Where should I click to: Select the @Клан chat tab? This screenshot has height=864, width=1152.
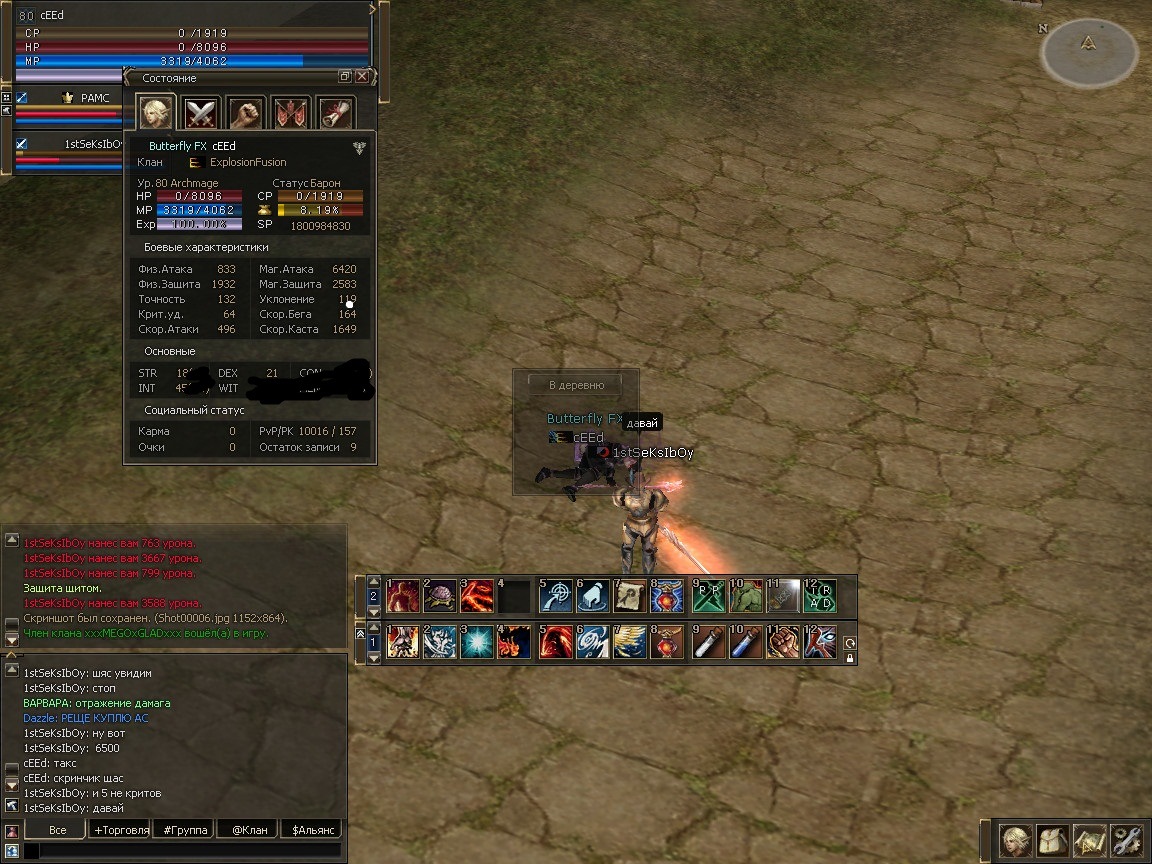(x=247, y=829)
